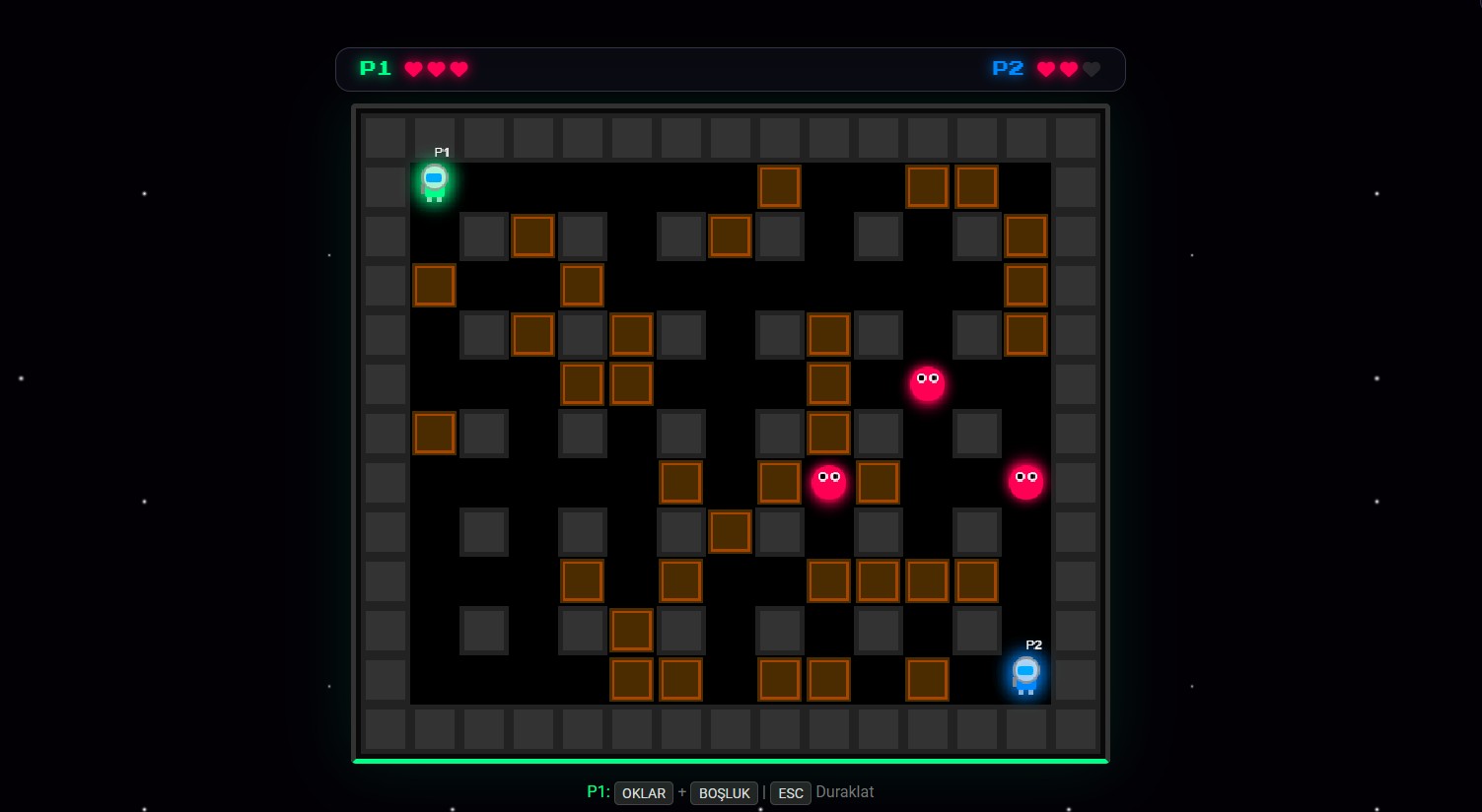1482x812 pixels.
Task: Toggle the middle heart for P2
Action: point(1069,69)
